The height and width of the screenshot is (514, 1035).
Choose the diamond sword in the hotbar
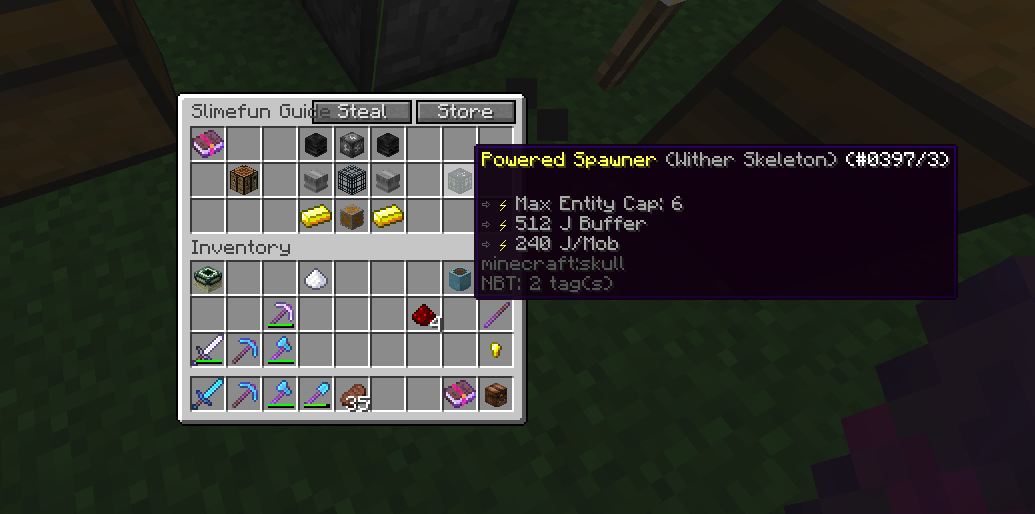pyautogui.click(x=208, y=394)
